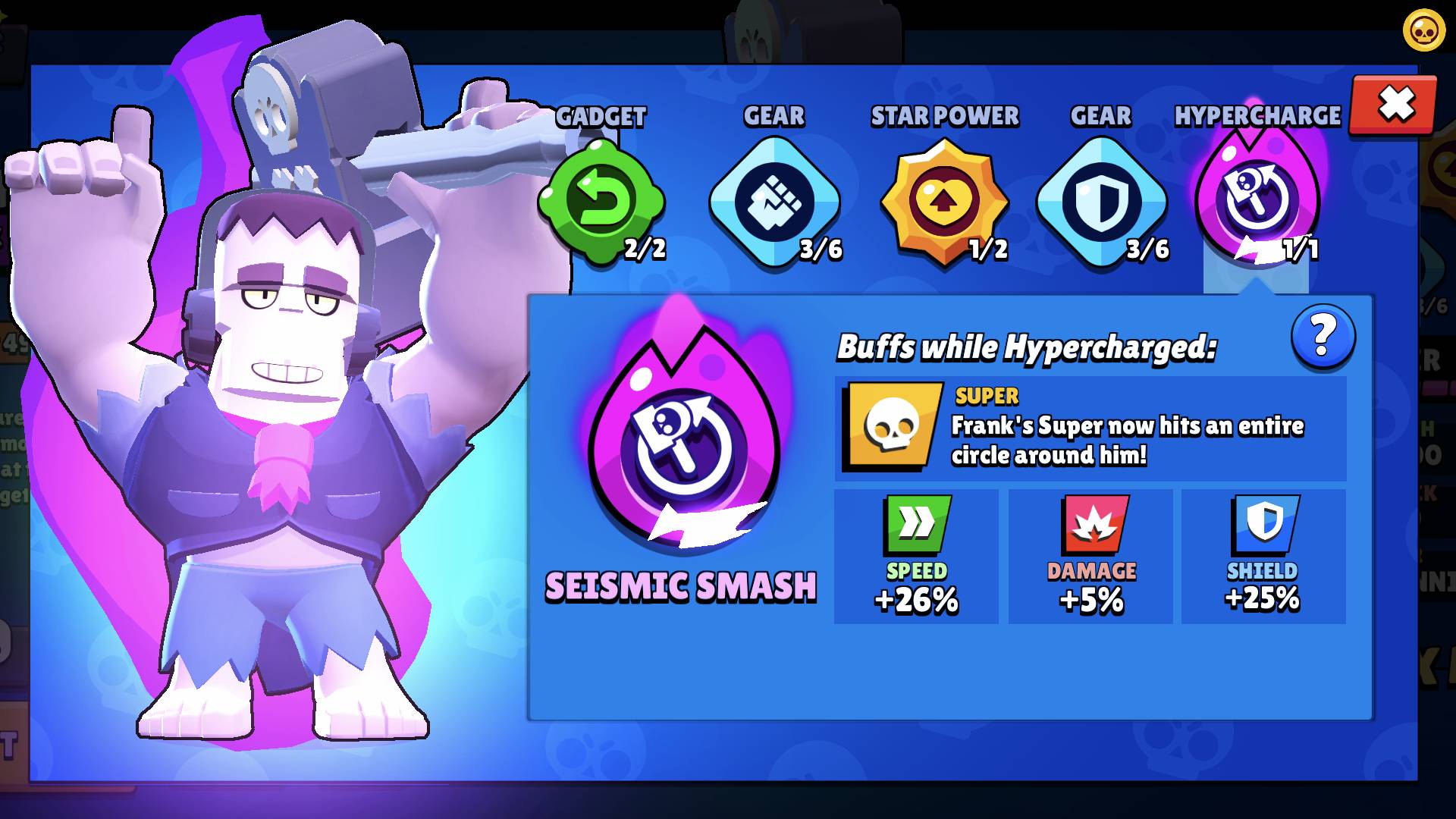Click the blue question mark help button
This screenshot has height=819, width=1456.
pyautogui.click(x=1323, y=337)
